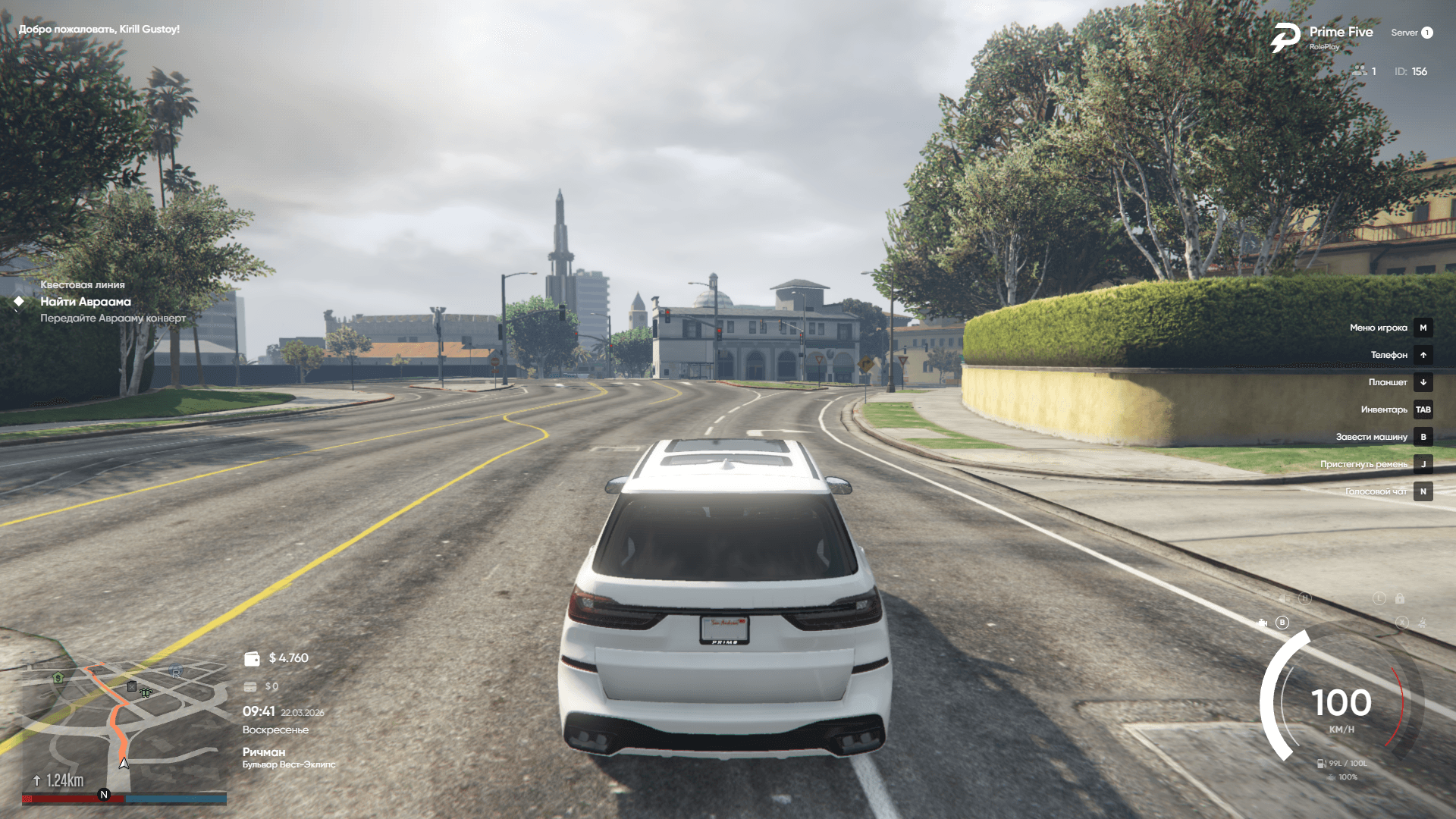
Task: Select the blue R marker on minimap
Action: (x=177, y=672)
